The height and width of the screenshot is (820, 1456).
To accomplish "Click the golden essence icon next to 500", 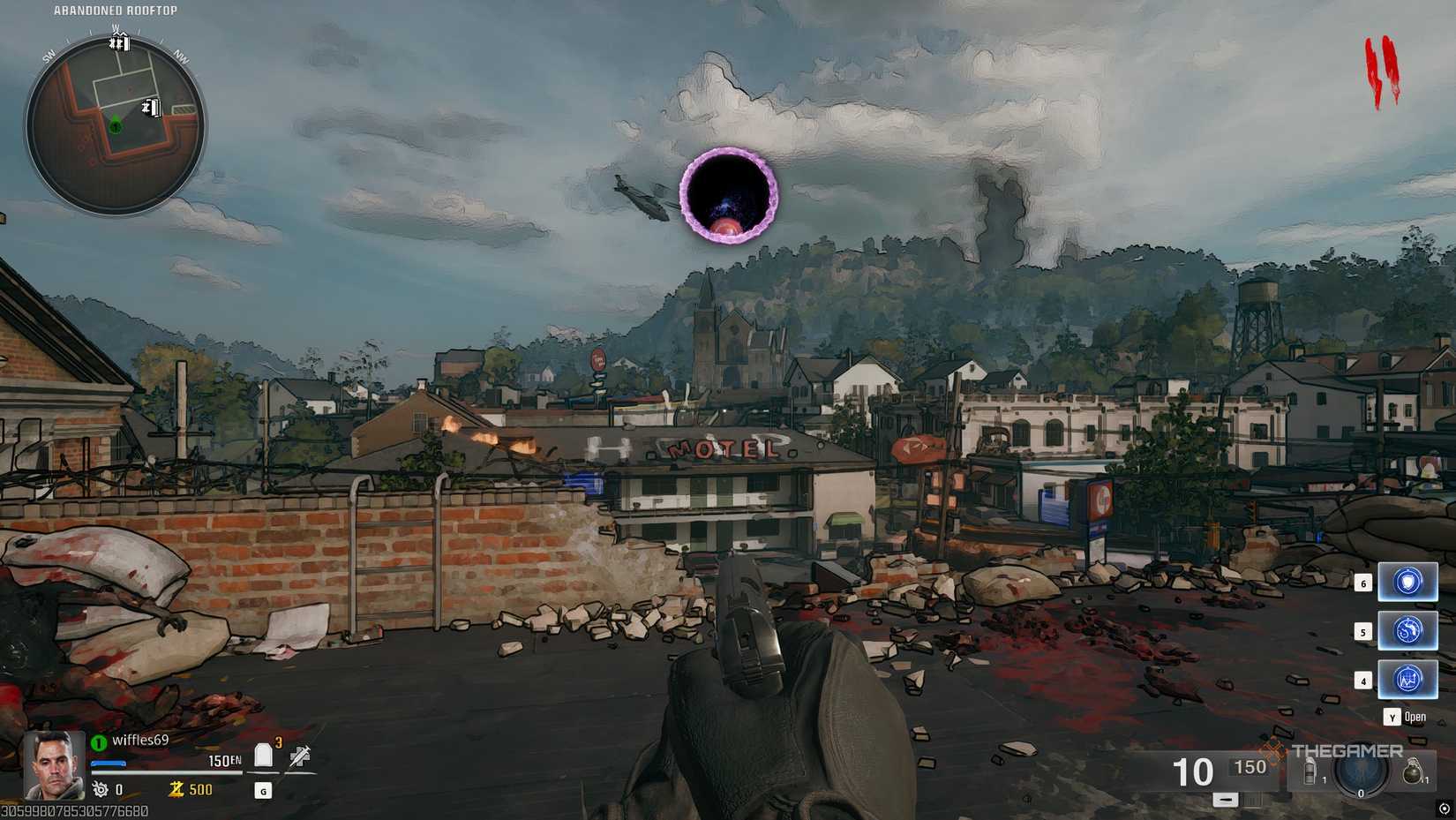I will pyautogui.click(x=176, y=788).
